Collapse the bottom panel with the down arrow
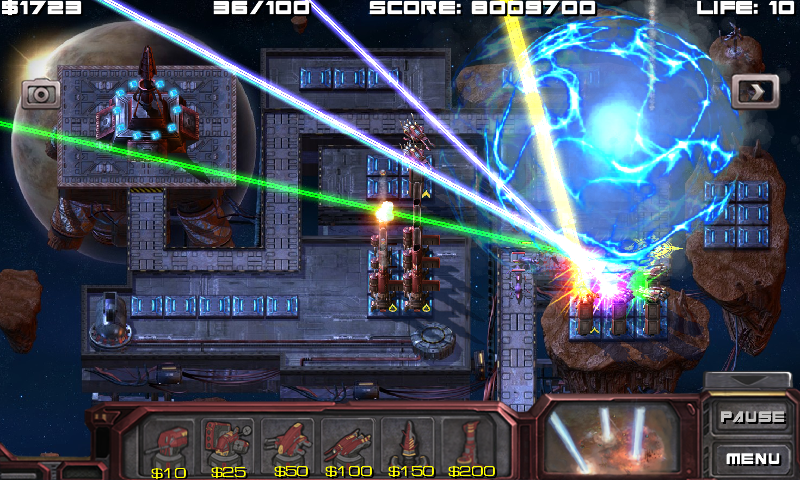 tap(748, 381)
